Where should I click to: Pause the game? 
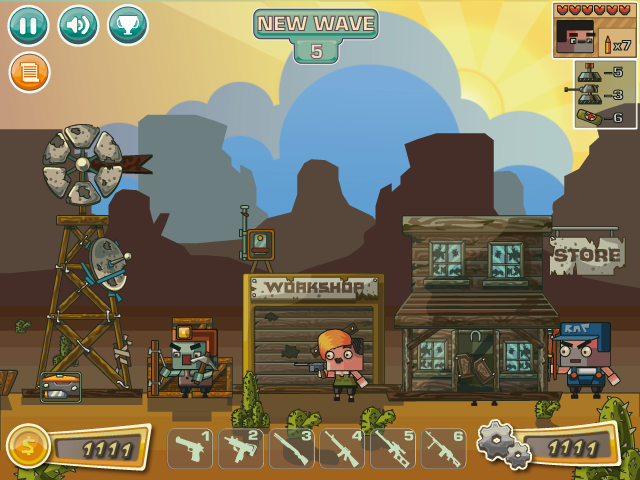pyautogui.click(x=28, y=26)
